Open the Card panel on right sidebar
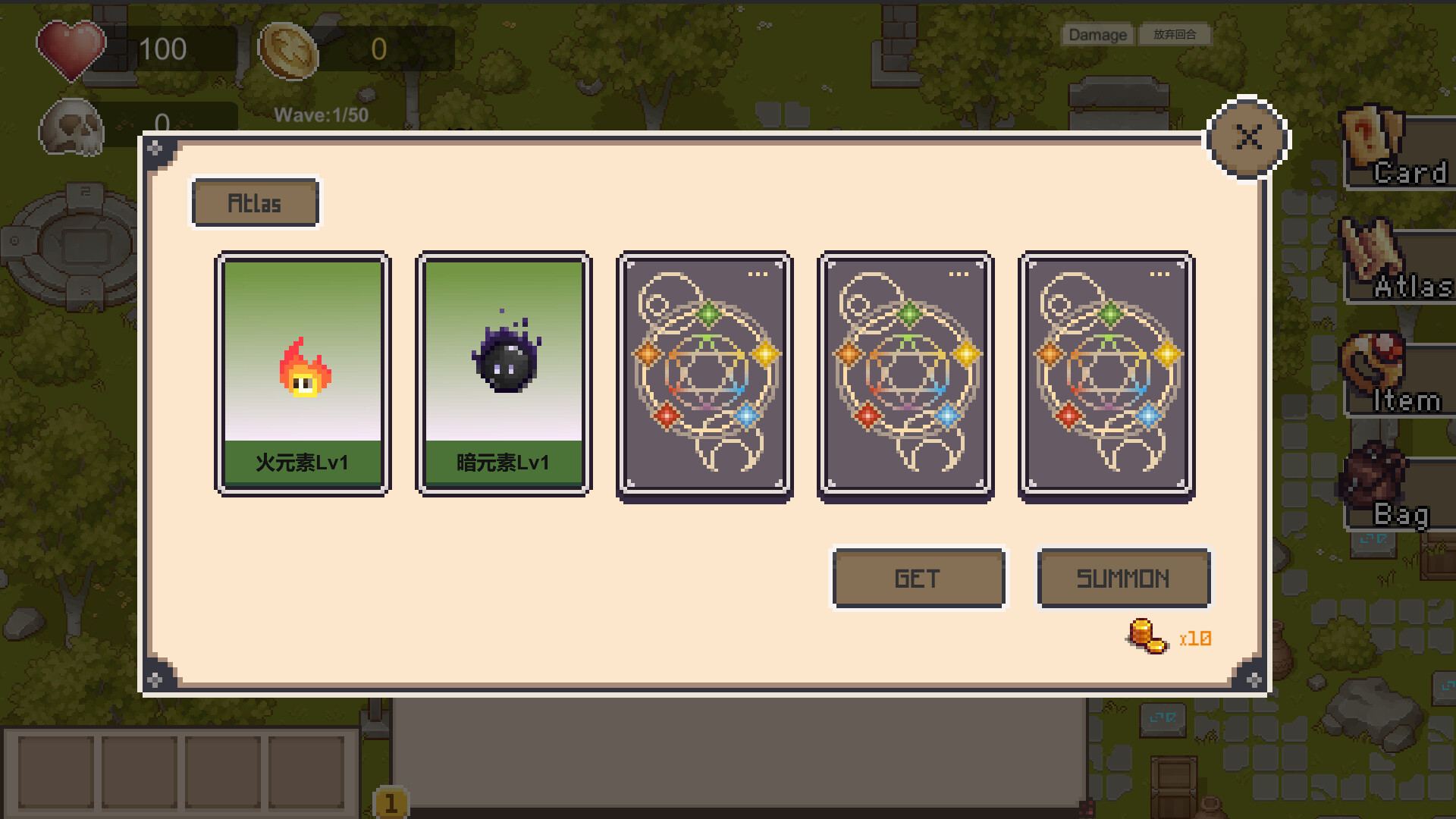This screenshot has width=1456, height=819. 1403,152
